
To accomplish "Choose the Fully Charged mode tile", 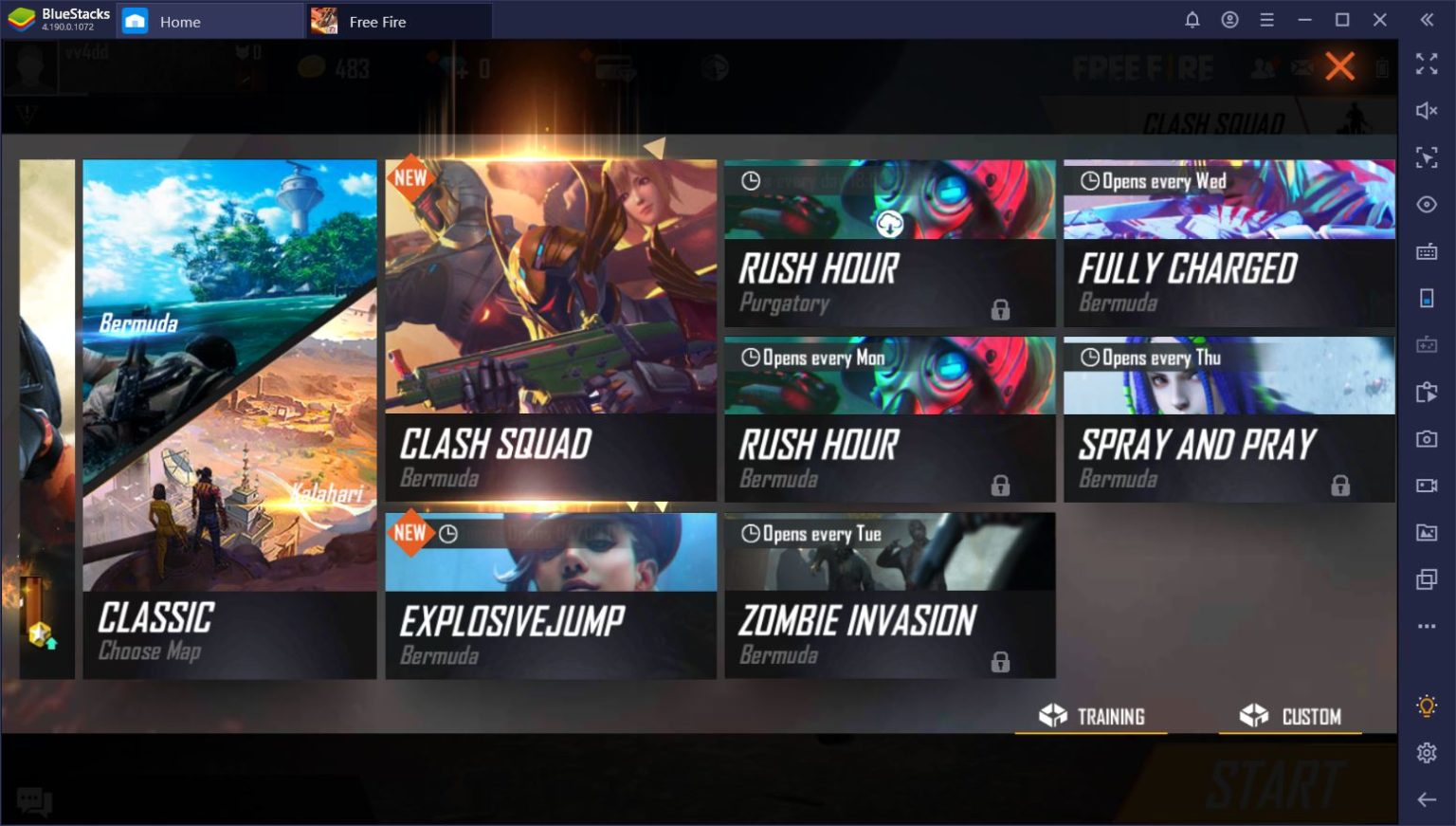I will click(1228, 244).
